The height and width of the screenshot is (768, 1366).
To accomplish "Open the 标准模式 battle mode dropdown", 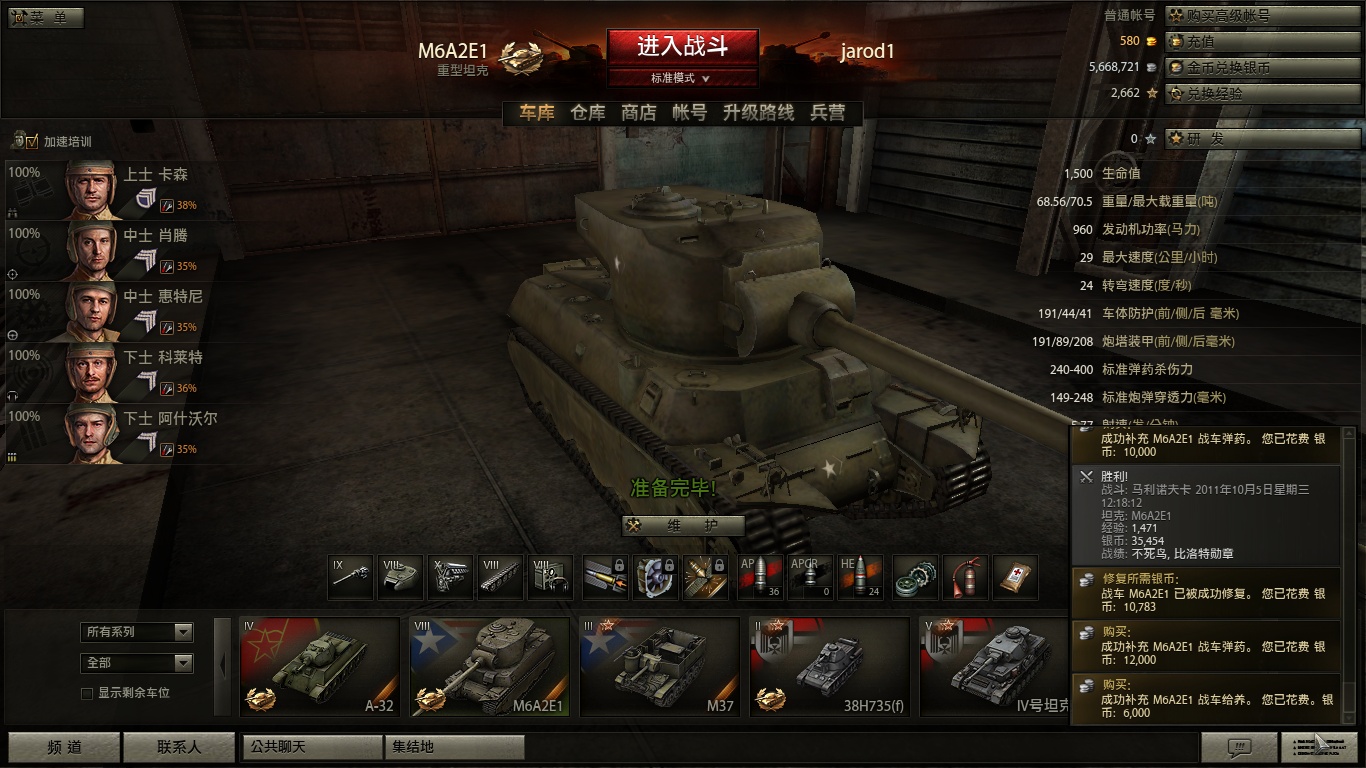I will point(682,78).
